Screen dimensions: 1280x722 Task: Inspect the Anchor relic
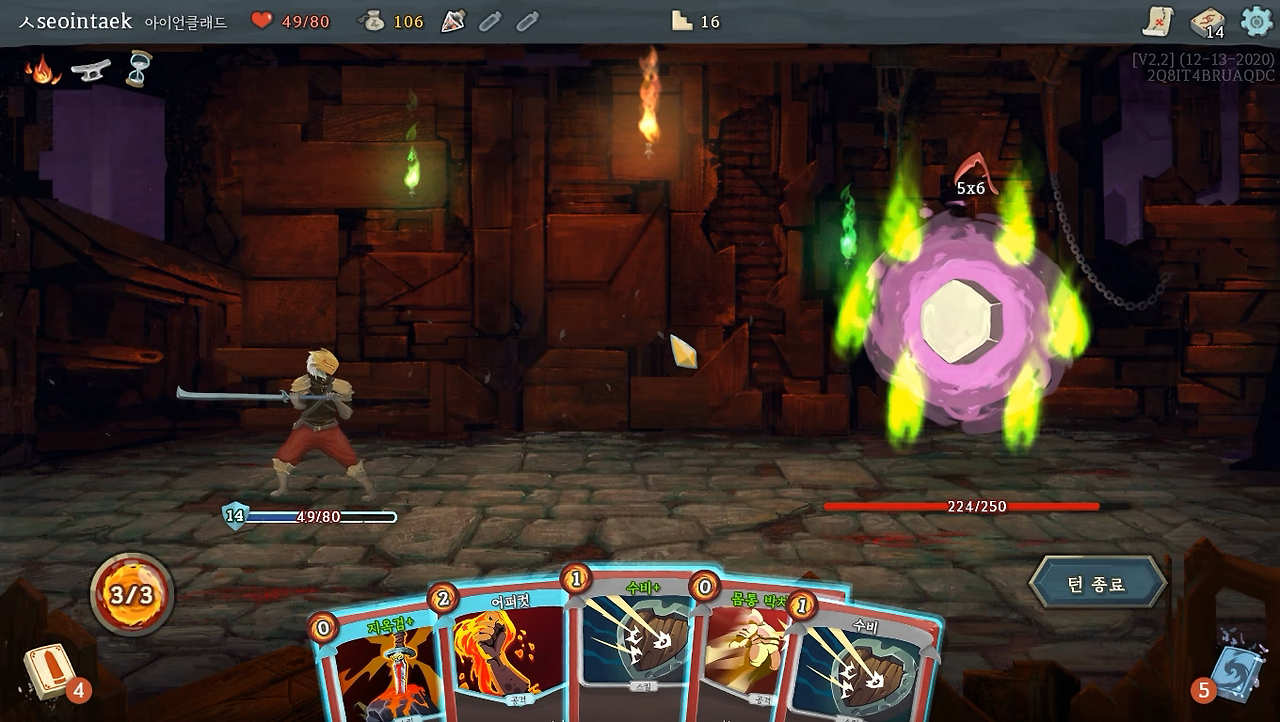pos(91,70)
